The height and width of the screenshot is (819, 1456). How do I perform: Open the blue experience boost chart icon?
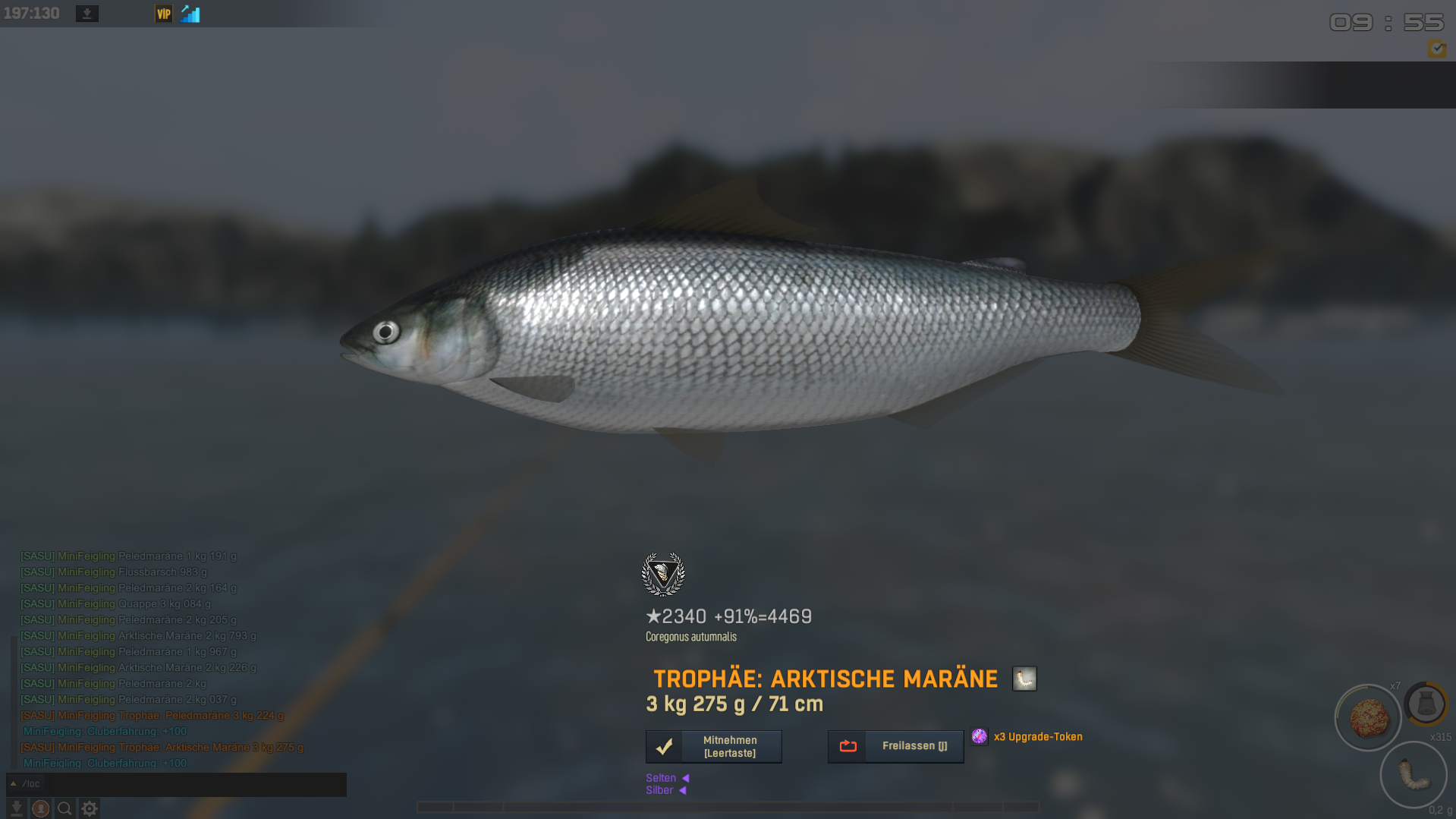(x=190, y=14)
